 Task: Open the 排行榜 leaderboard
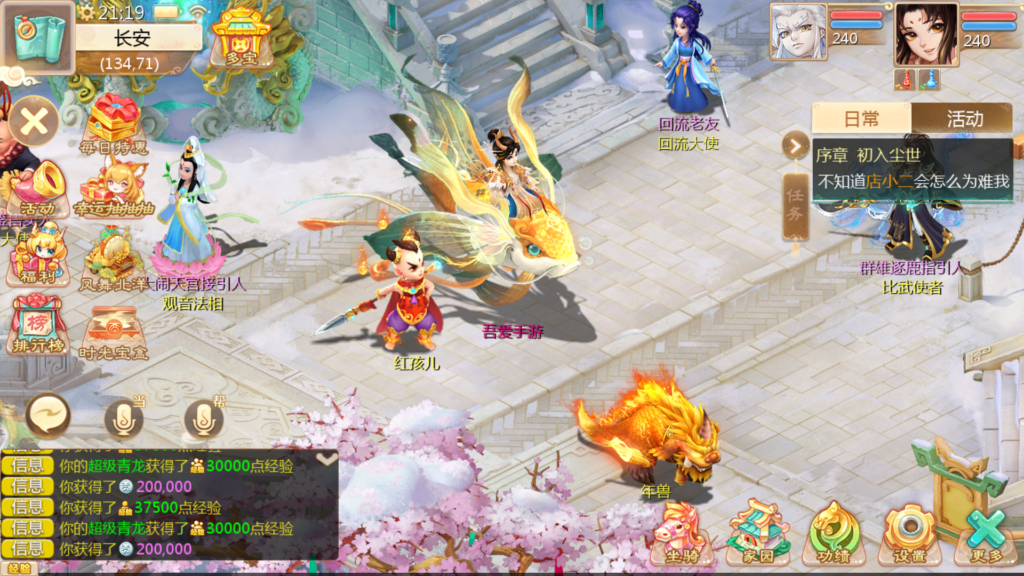point(37,325)
